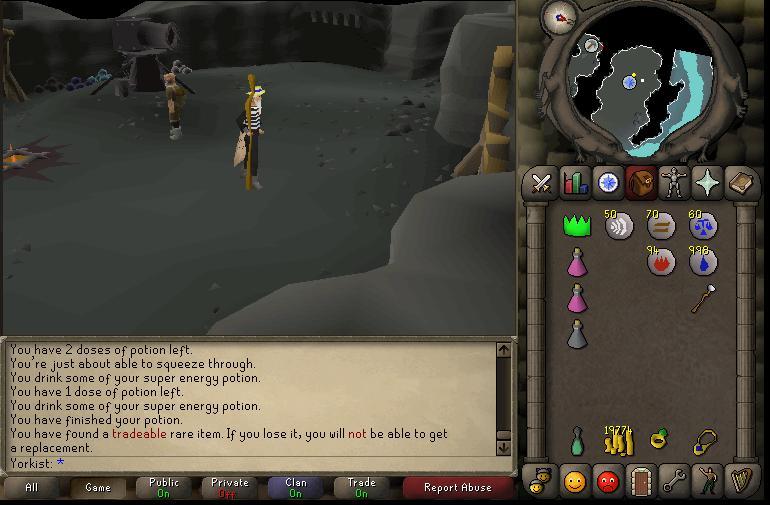This screenshot has height=505, width=770.
Task: Switch to the Magic spellbook tab
Action: [x=741, y=183]
